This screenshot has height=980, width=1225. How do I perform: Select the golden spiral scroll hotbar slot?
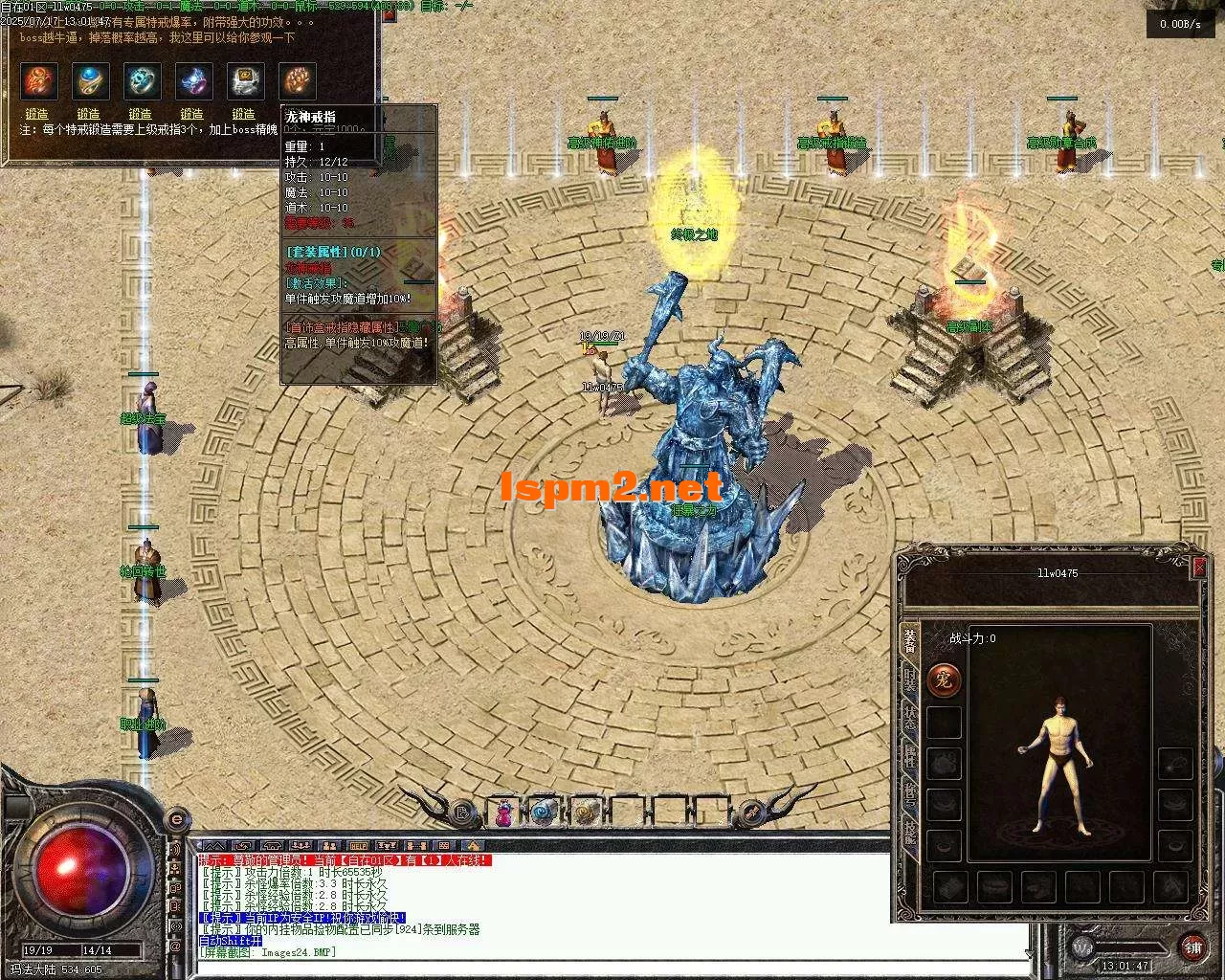[585, 813]
